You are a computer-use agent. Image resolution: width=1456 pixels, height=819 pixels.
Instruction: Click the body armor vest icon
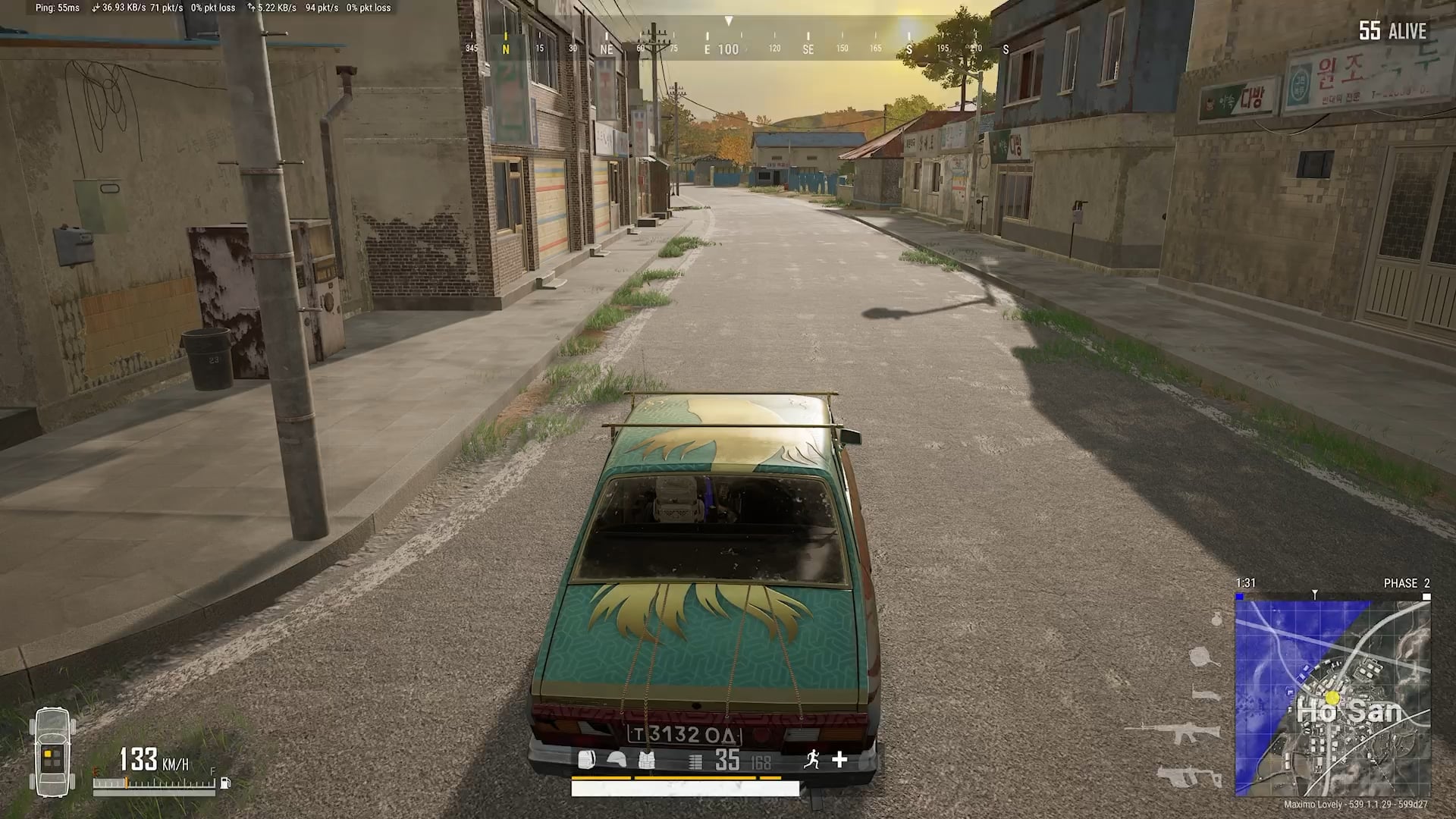(x=646, y=759)
